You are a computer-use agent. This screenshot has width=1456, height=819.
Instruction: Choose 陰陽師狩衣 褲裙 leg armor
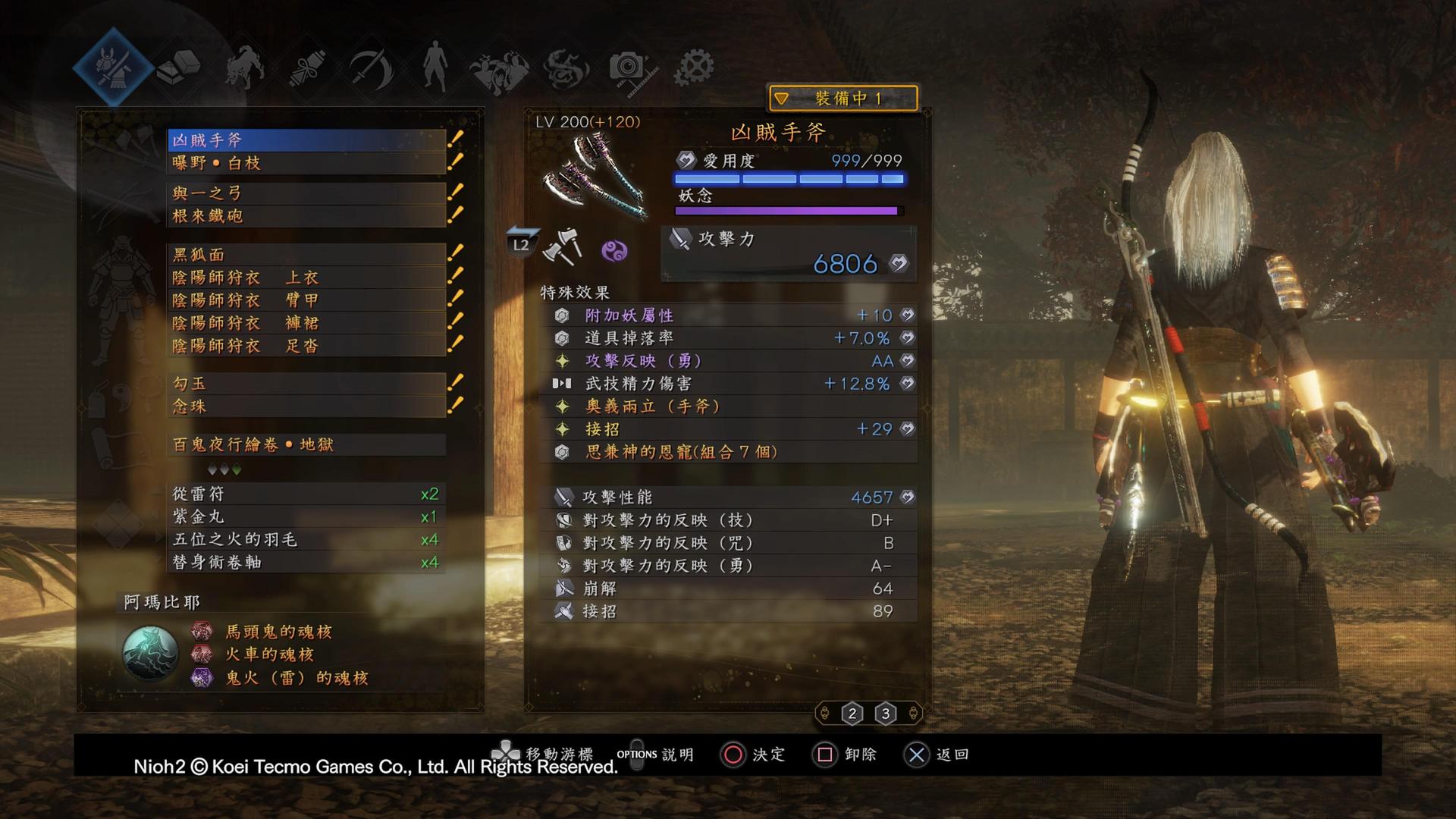(x=306, y=323)
